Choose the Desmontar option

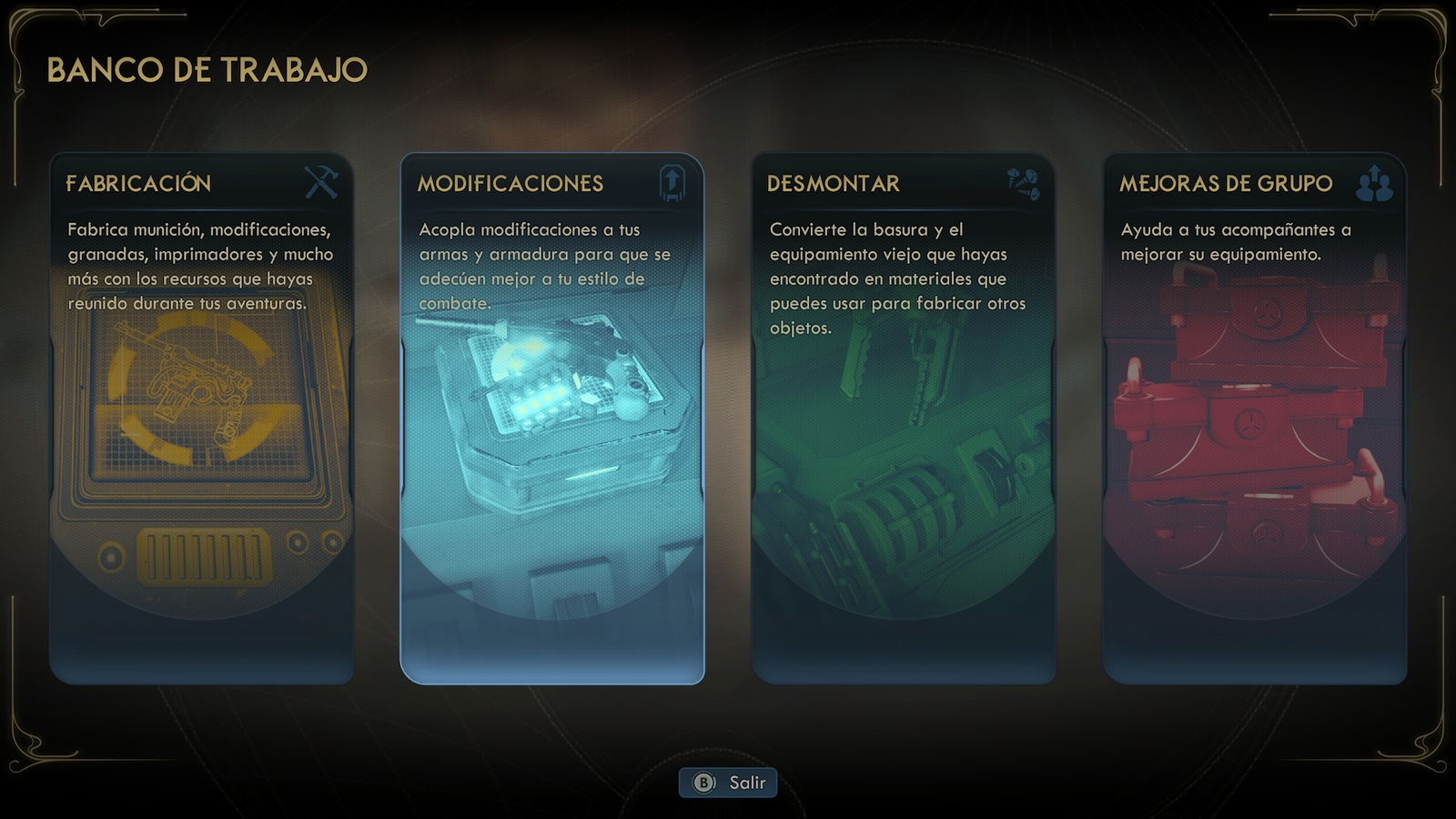click(x=904, y=419)
